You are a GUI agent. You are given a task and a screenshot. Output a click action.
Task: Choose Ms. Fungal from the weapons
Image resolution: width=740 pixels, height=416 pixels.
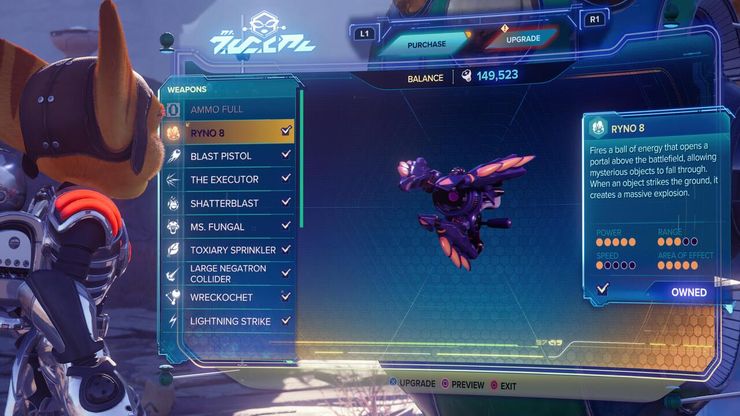(x=228, y=227)
